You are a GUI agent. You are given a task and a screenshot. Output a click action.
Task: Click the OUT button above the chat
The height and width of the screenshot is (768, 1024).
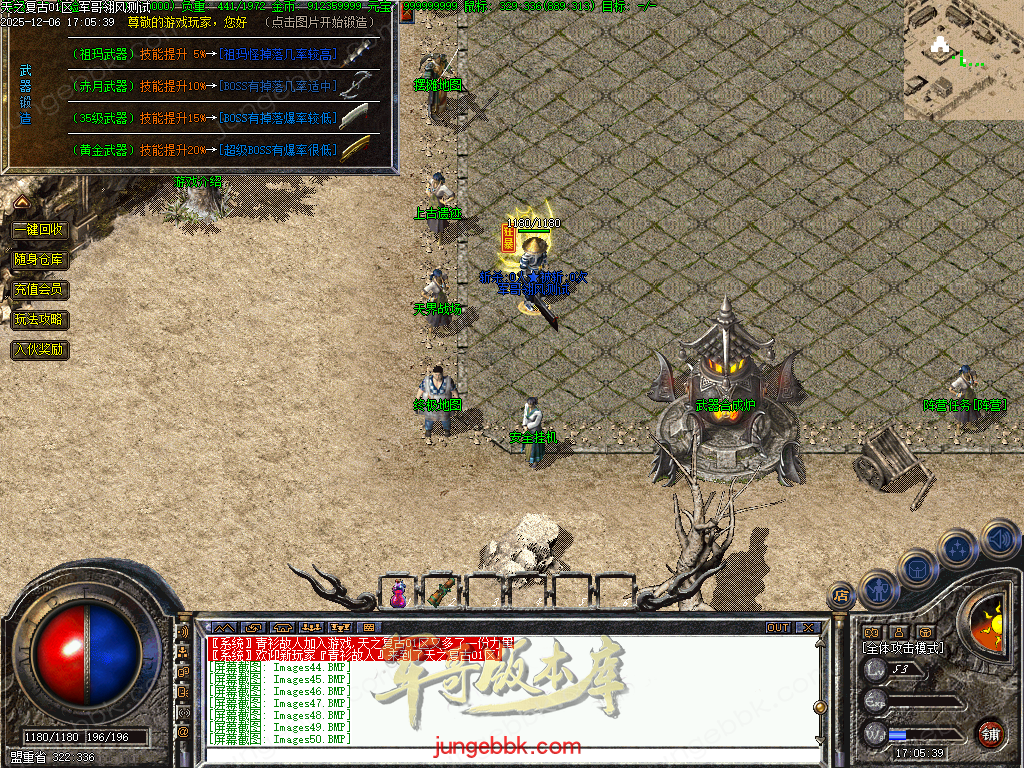(x=777, y=628)
